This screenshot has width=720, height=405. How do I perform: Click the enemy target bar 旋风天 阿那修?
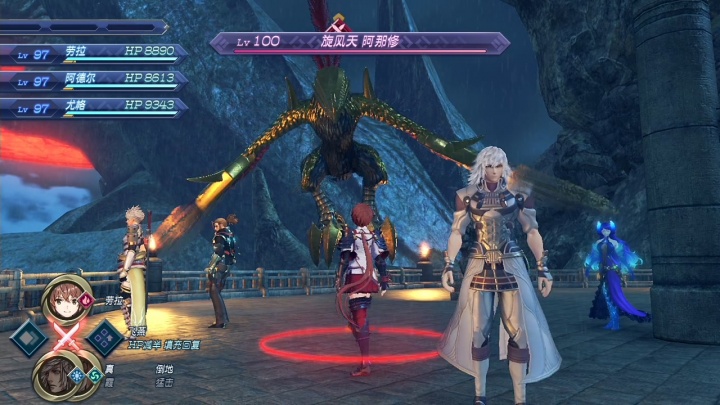[x=358, y=43]
